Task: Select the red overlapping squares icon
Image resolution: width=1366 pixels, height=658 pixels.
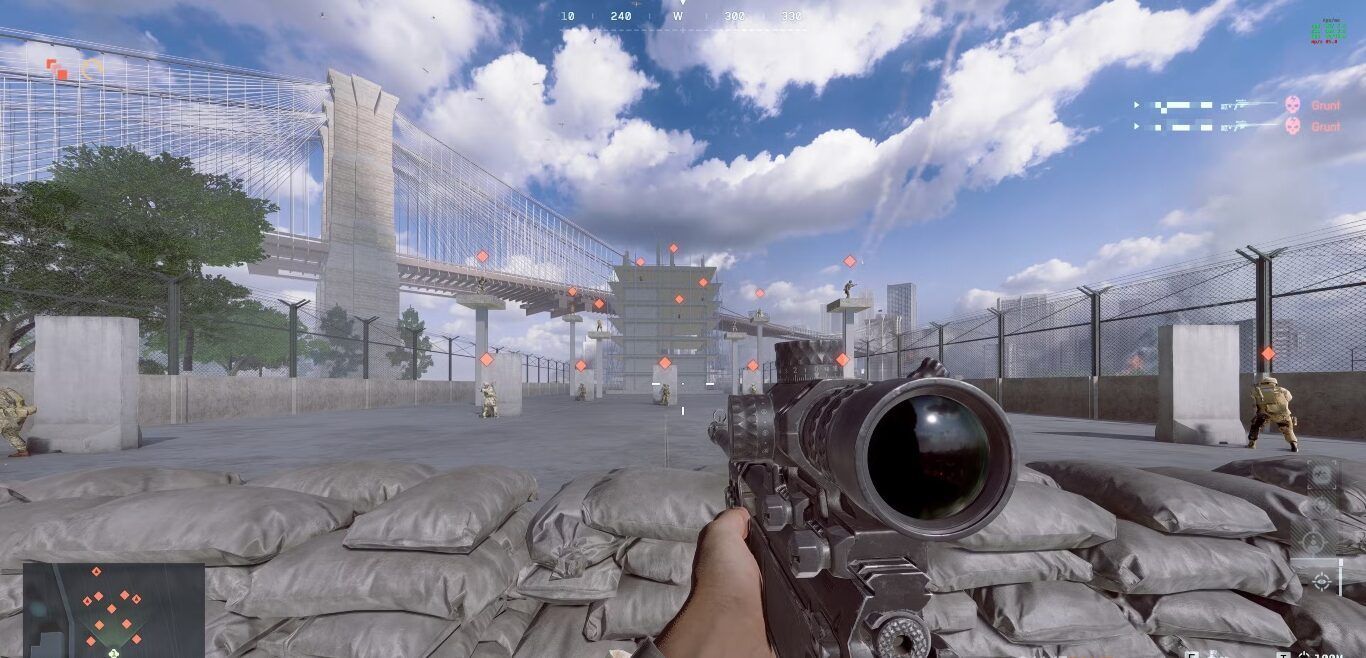Action: tap(57, 69)
